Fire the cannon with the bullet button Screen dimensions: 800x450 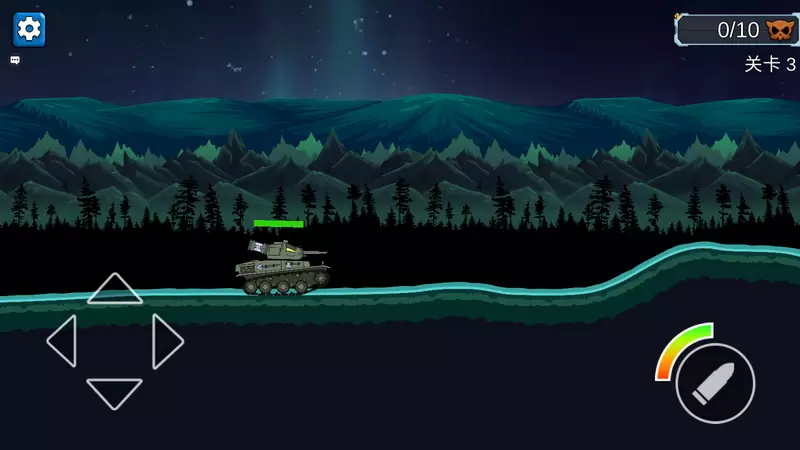pyautogui.click(x=715, y=383)
